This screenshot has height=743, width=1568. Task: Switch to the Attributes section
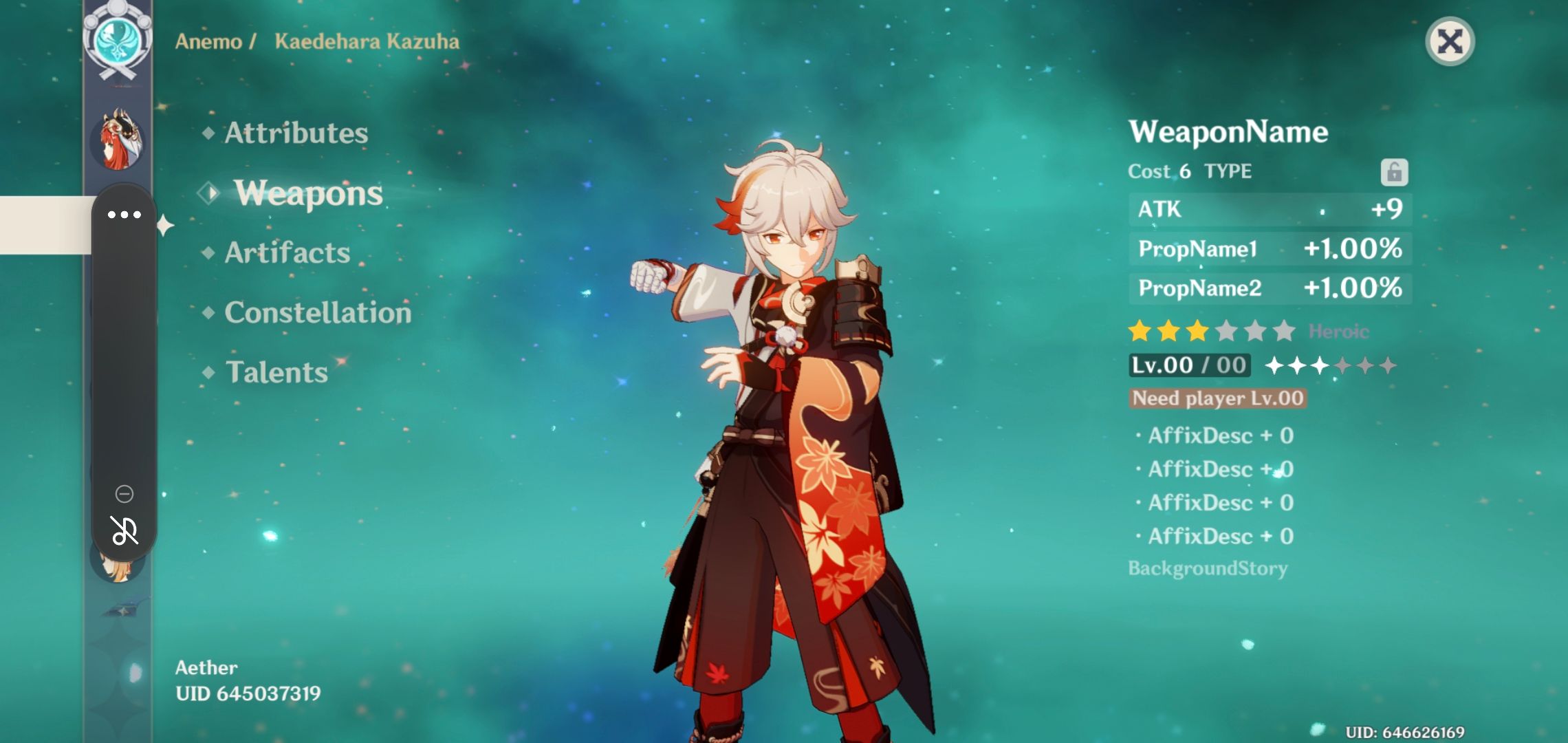(297, 133)
